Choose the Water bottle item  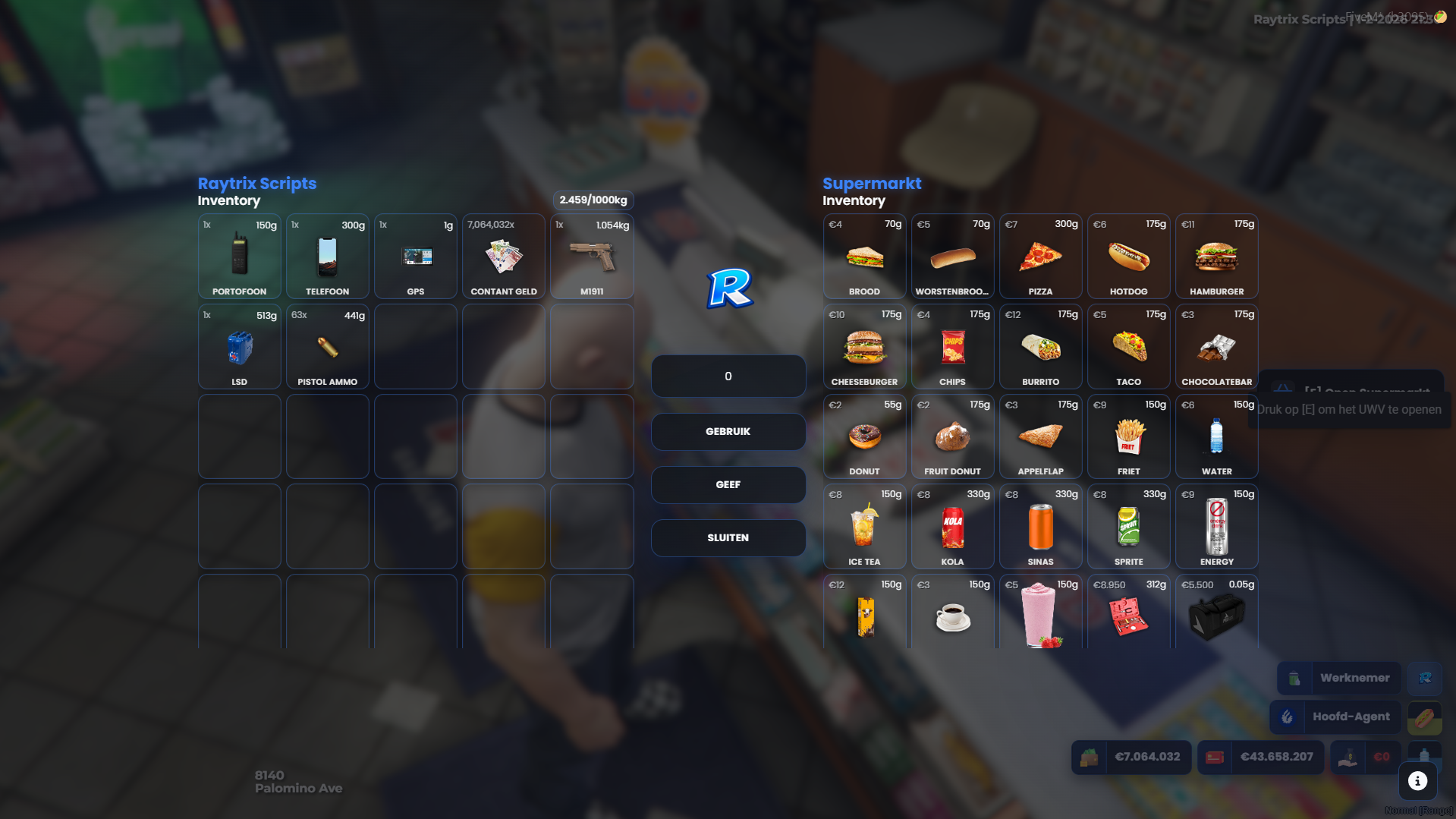[1216, 436]
